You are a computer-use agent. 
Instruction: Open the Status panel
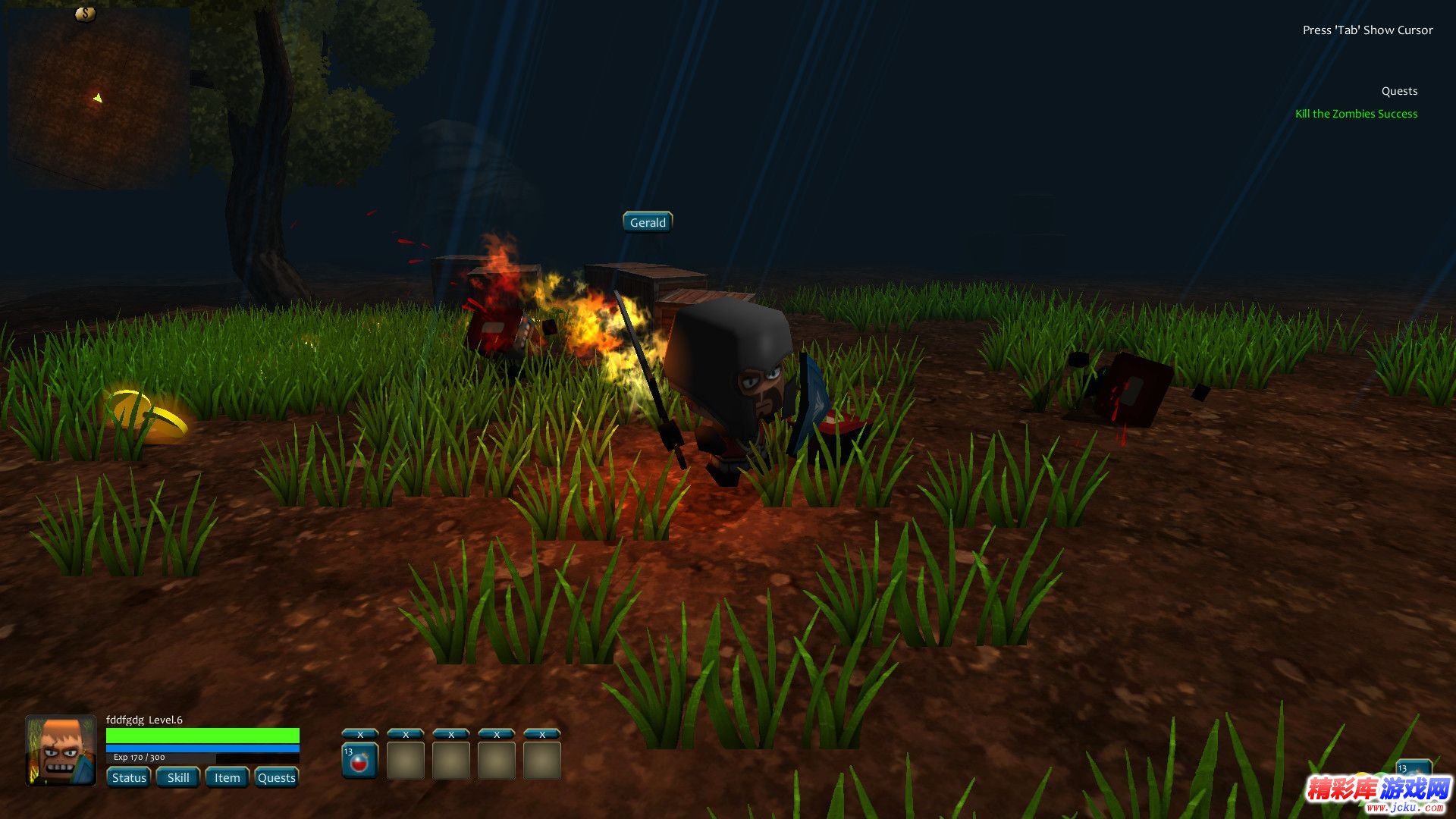pos(129,777)
